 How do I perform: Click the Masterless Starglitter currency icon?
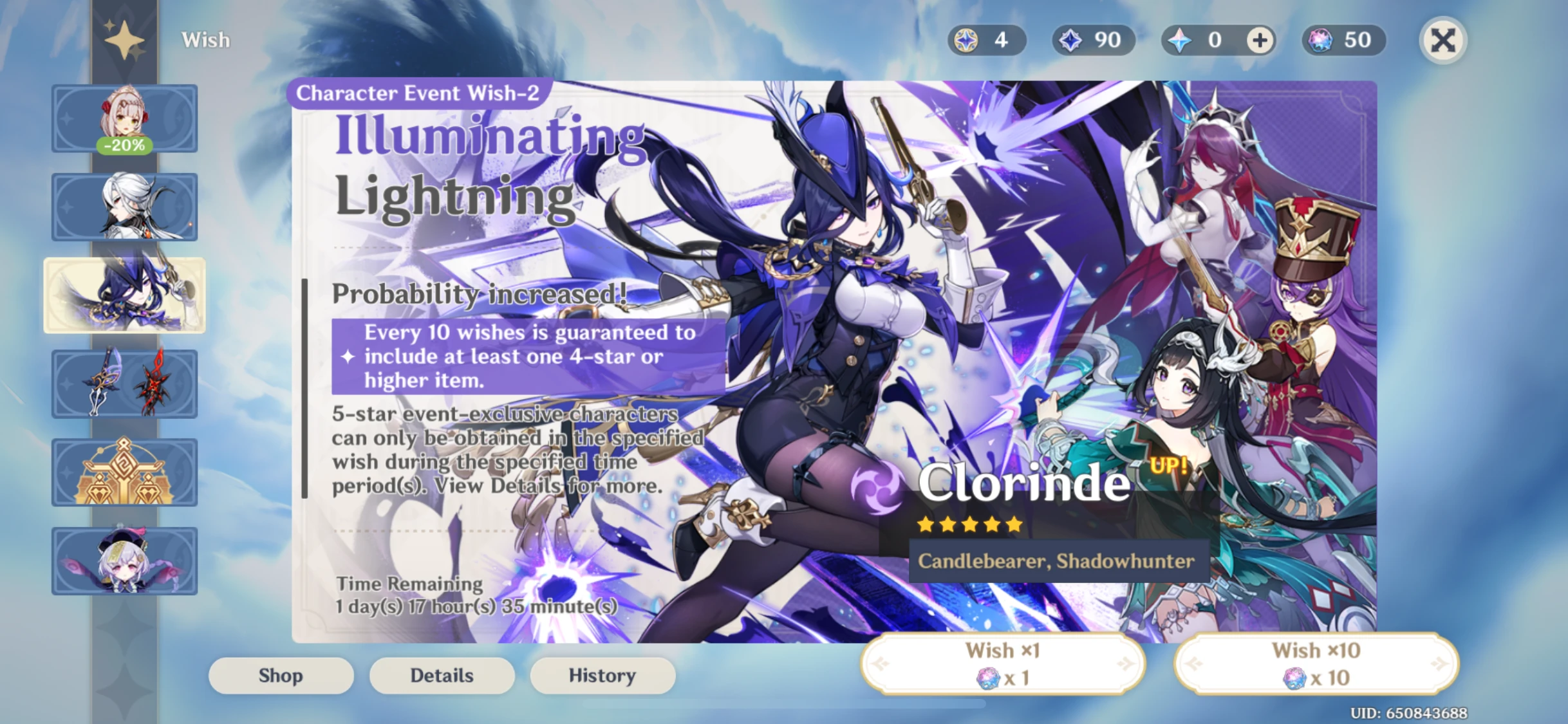pos(965,40)
